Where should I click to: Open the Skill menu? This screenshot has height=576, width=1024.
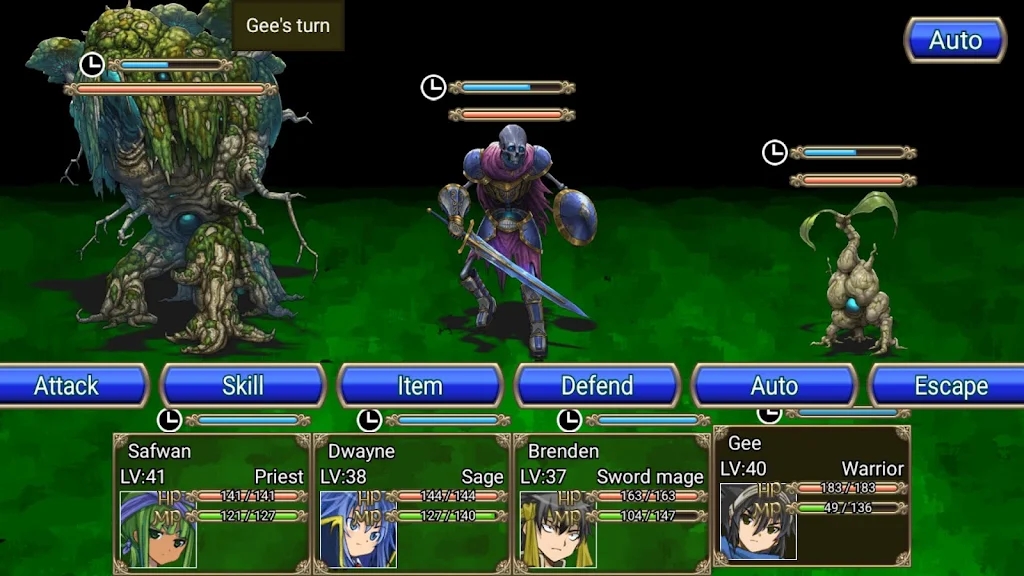pyautogui.click(x=243, y=386)
